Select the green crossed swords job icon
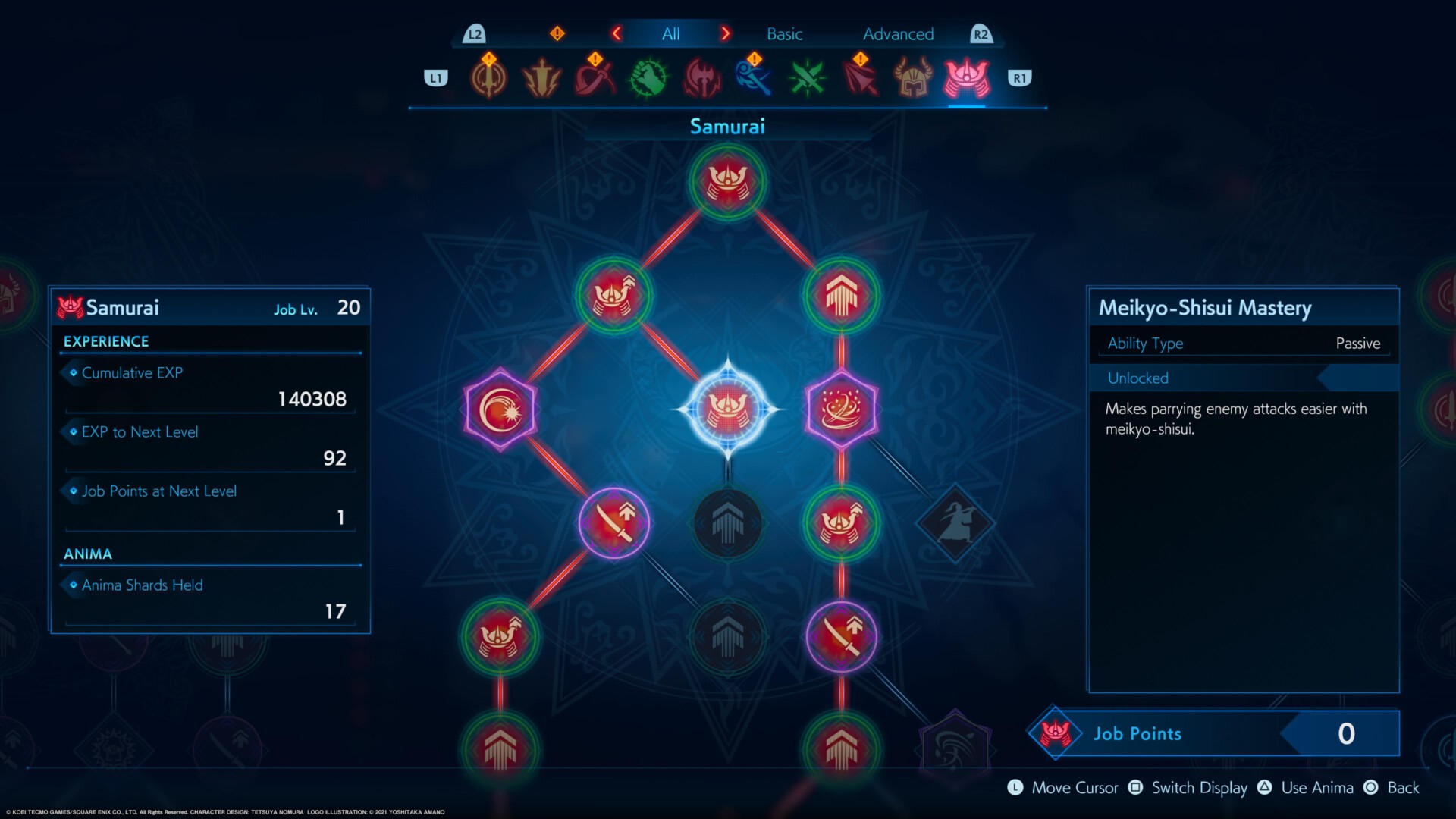Screen dimensions: 1456x819 [x=807, y=79]
